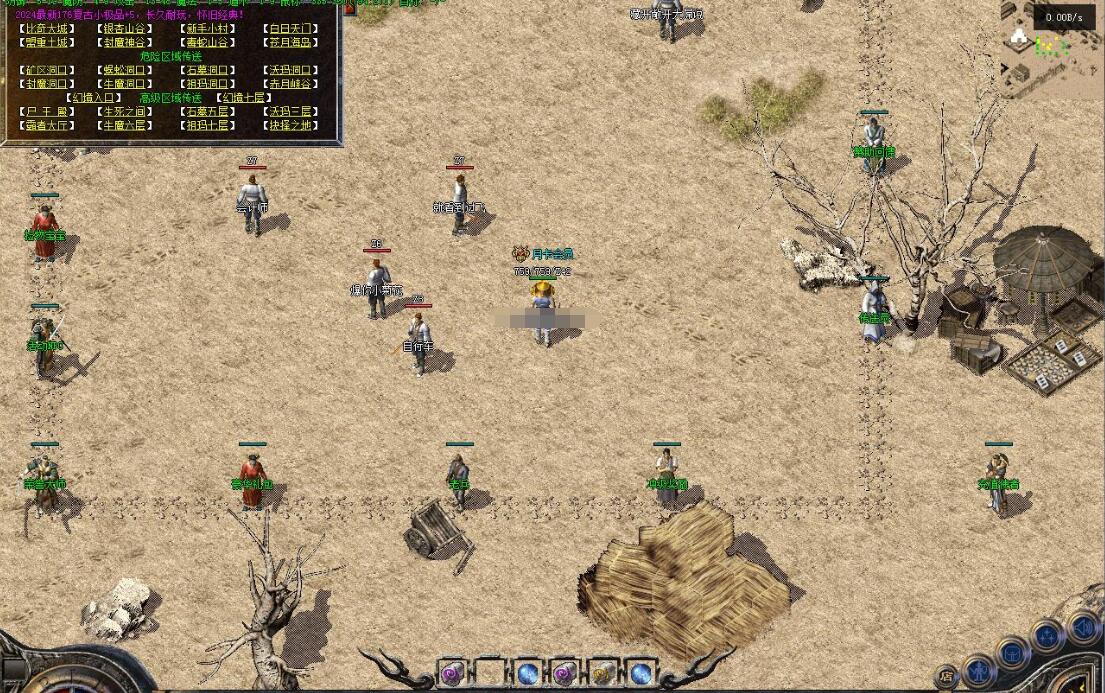Choose the 银杏山谷 teleport link

tap(127, 29)
